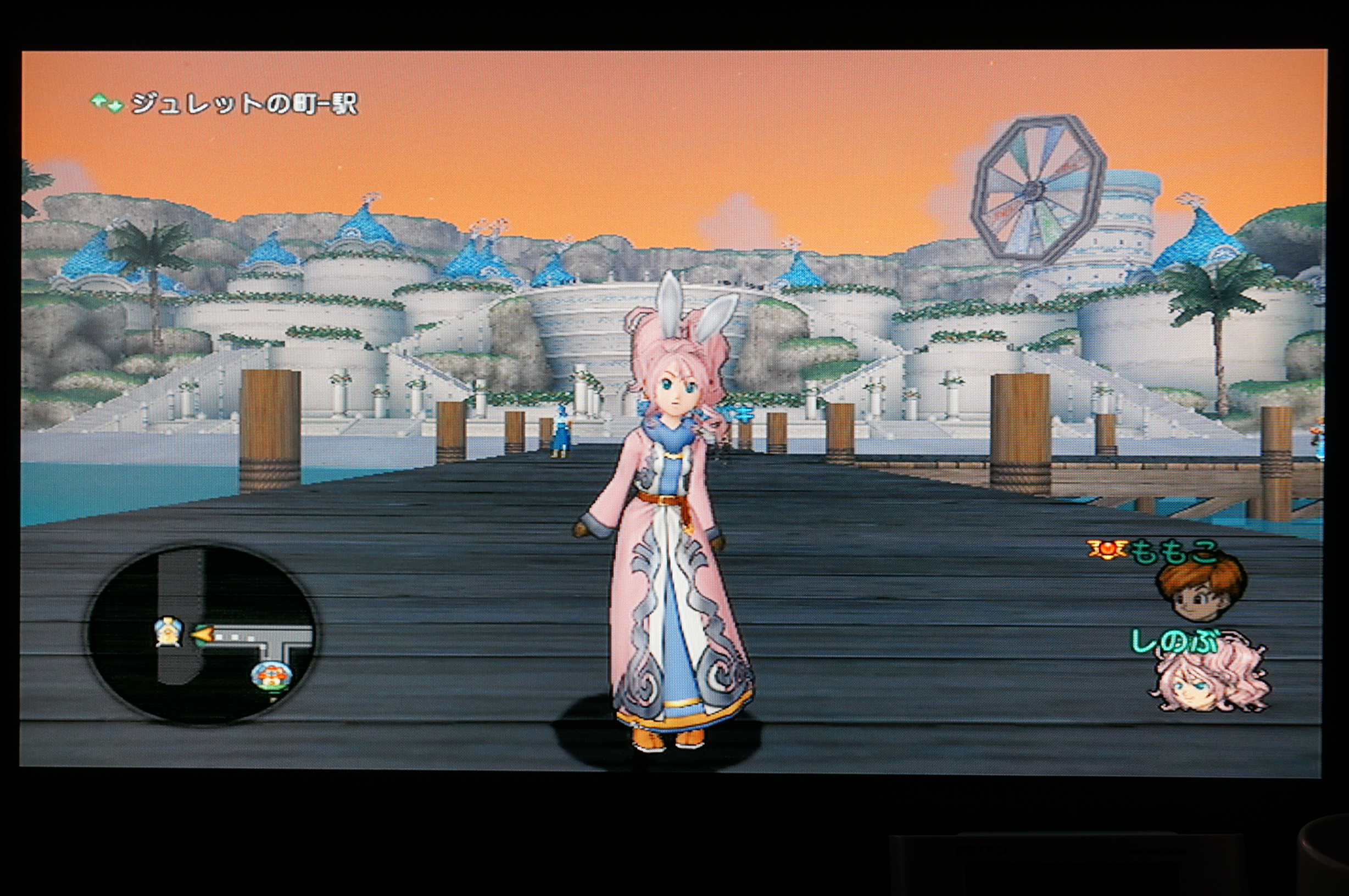Click the green arrows icon beside location name

[x=107, y=103]
